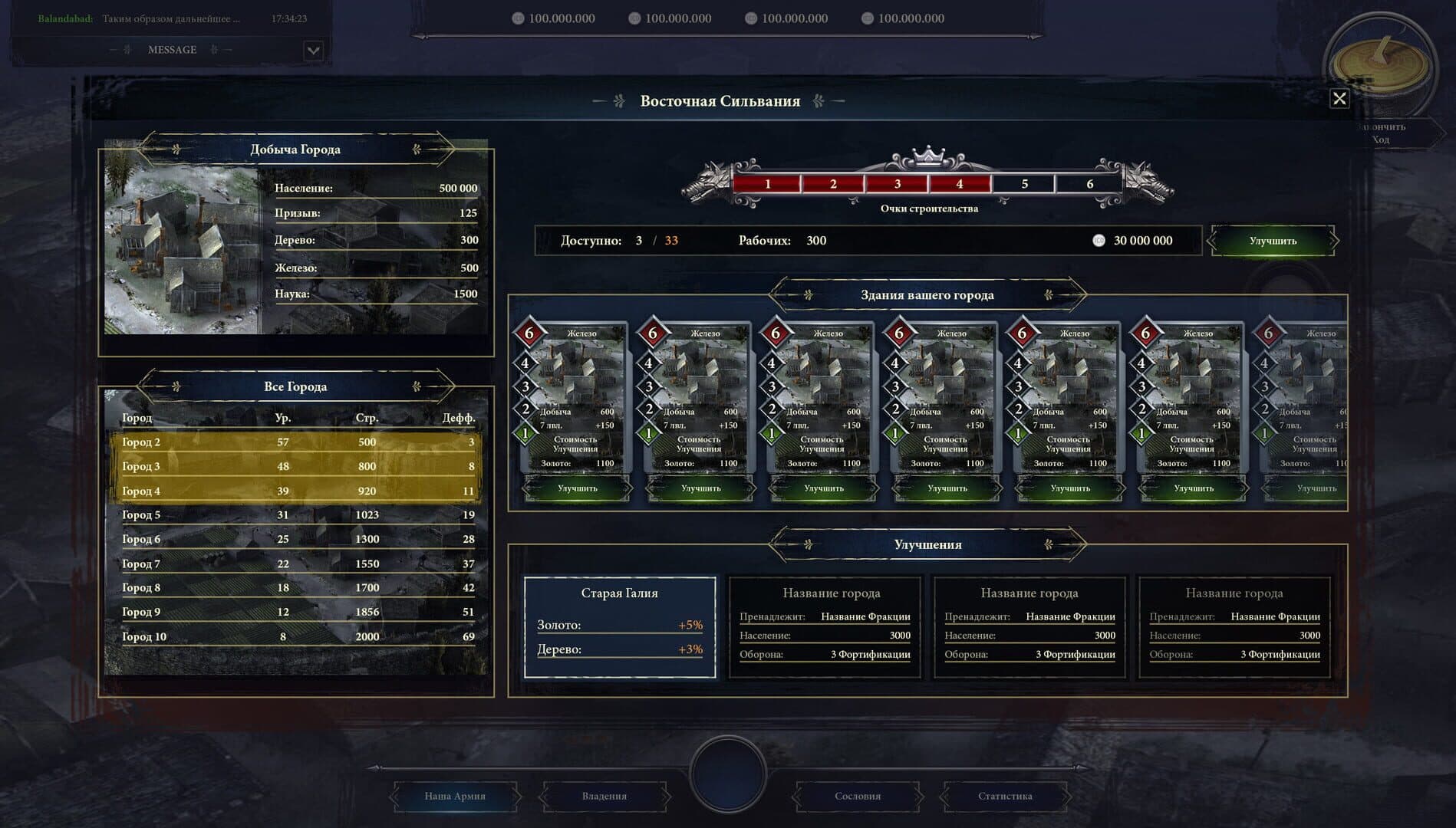Choose Город 3 in the city list
Image resolution: width=1456 pixels, height=828 pixels.
click(298, 466)
